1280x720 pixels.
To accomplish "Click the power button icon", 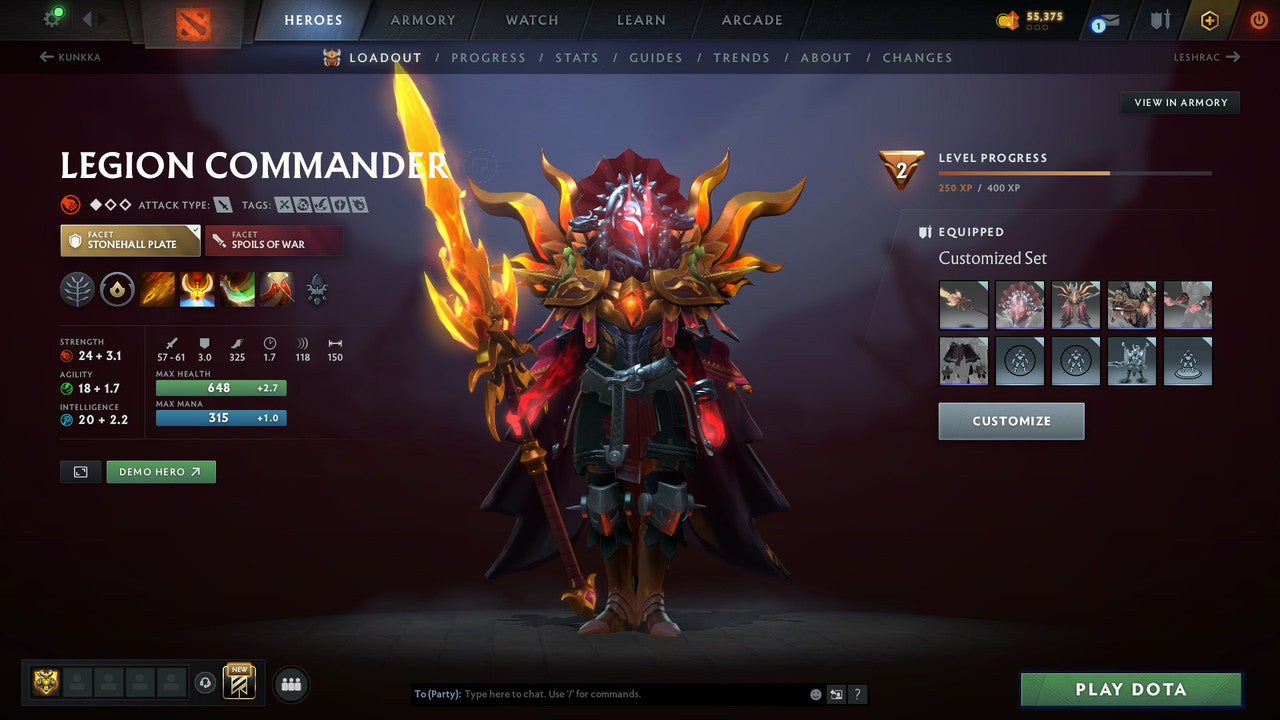I will tap(1257, 18).
